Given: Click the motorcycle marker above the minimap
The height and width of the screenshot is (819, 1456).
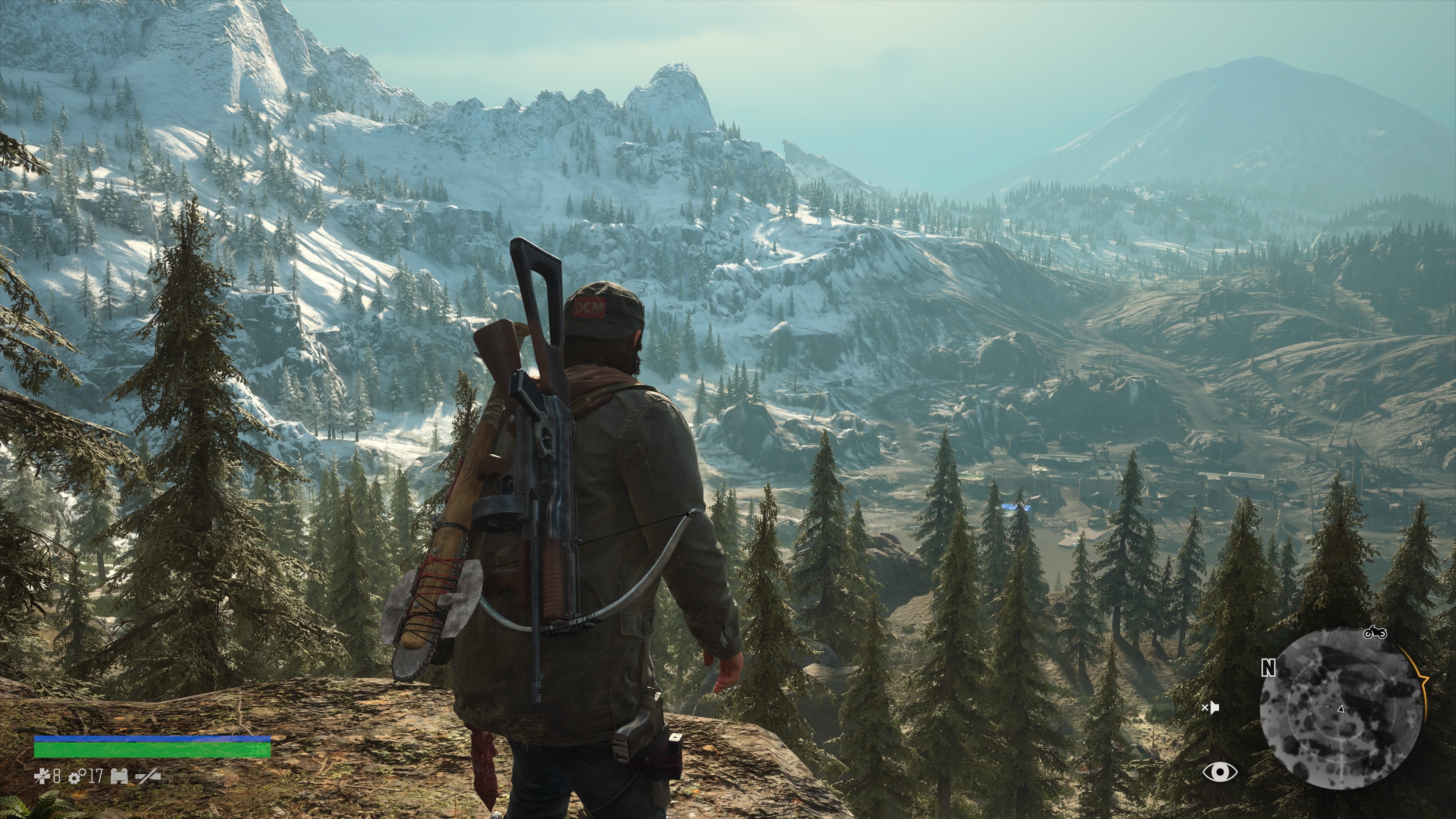Looking at the screenshot, I should (x=1374, y=632).
